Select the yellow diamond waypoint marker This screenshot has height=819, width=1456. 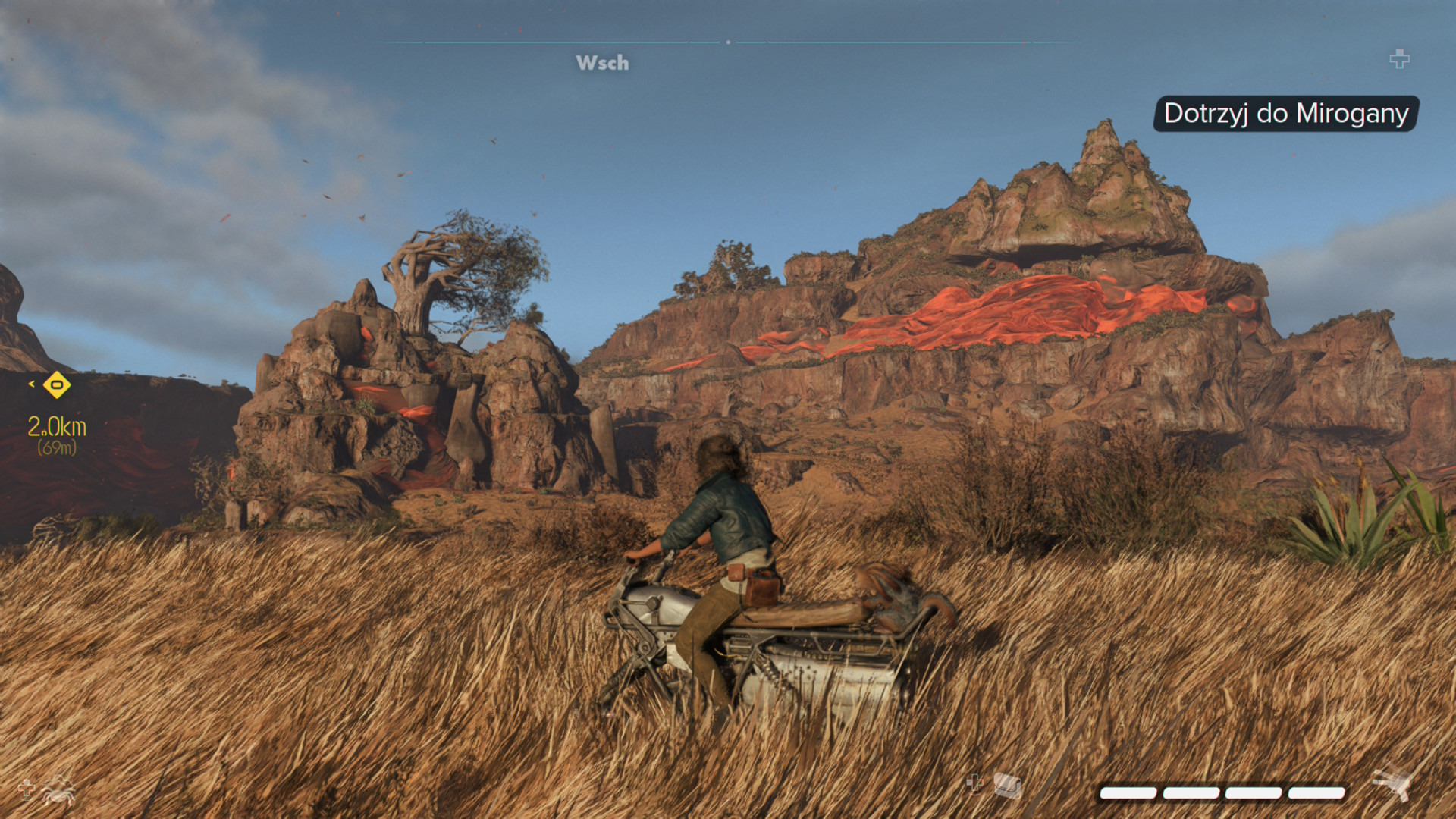click(57, 385)
